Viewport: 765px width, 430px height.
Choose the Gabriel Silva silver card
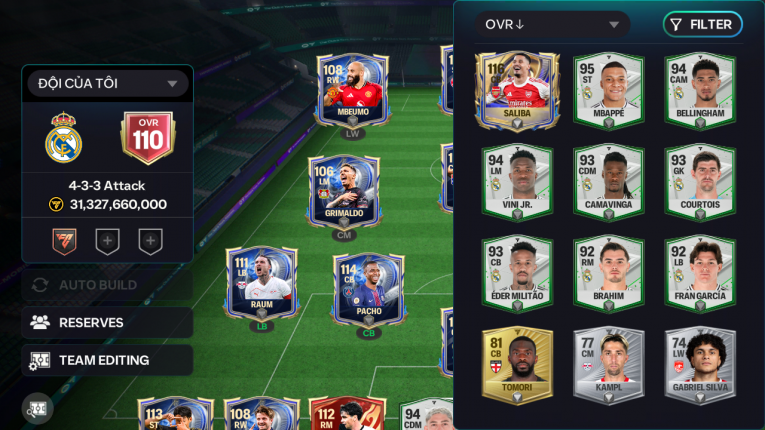click(x=700, y=365)
